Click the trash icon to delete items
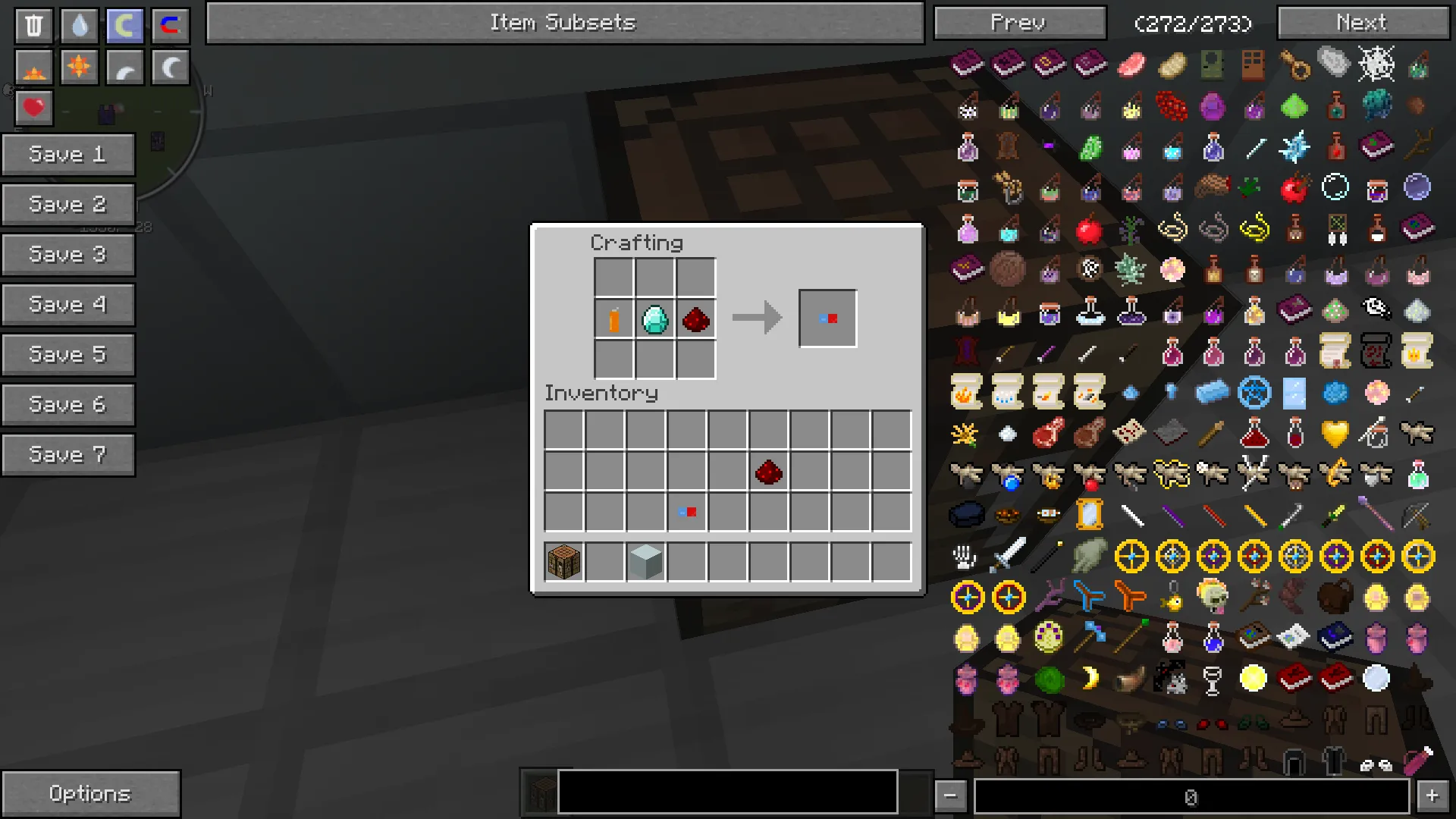The height and width of the screenshot is (819, 1456). (33, 25)
